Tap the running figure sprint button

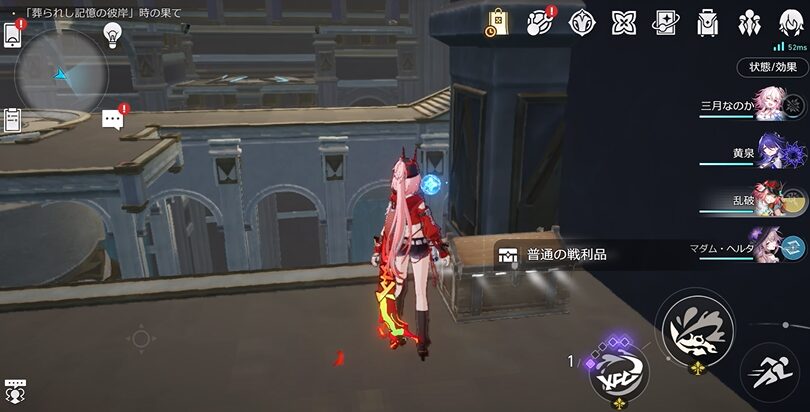point(770,374)
